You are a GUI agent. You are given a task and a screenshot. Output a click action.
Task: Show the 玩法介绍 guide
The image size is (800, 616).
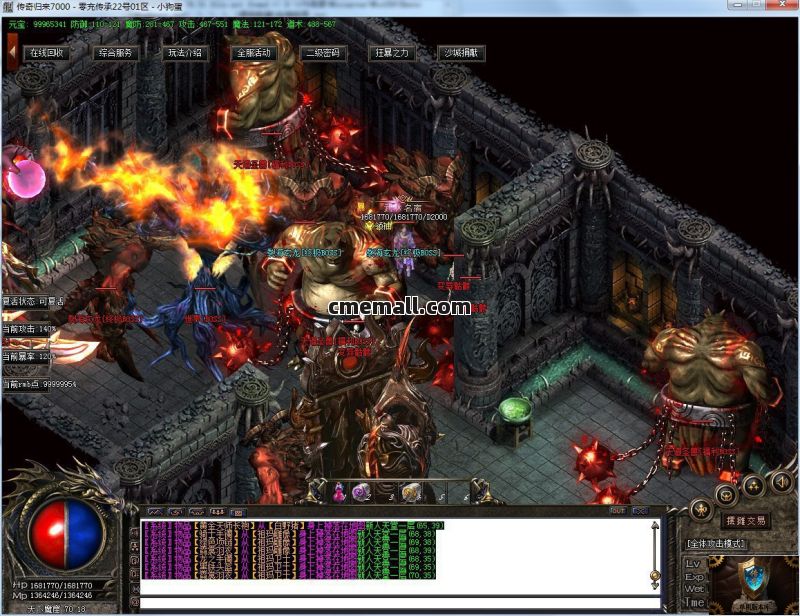[x=184, y=53]
